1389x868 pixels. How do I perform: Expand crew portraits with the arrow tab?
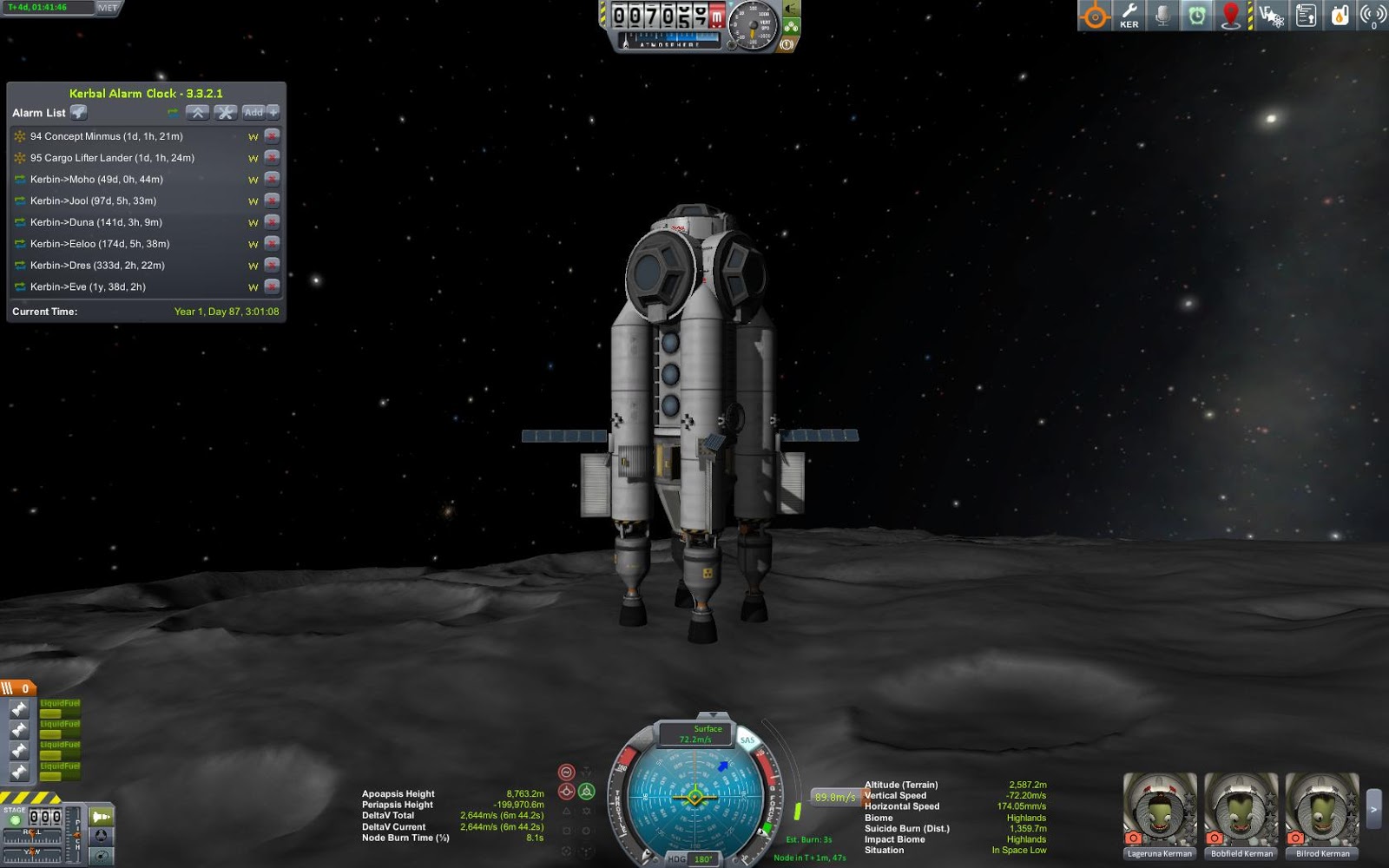[x=1373, y=809]
